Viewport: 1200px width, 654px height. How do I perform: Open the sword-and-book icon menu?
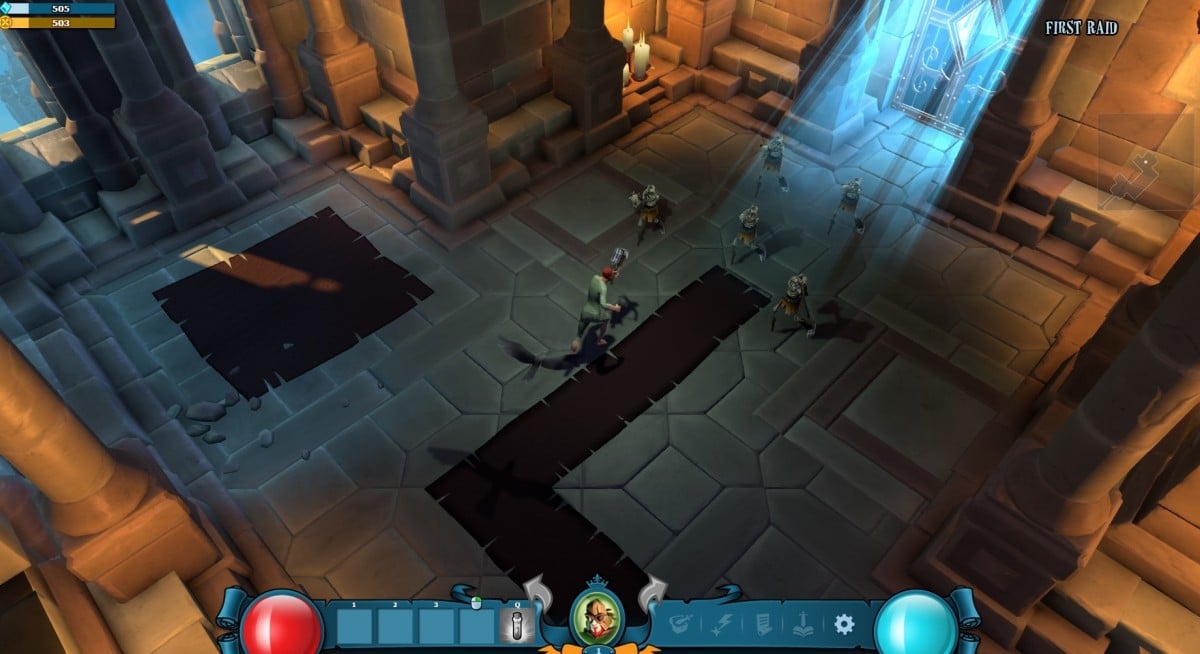pyautogui.click(x=804, y=625)
